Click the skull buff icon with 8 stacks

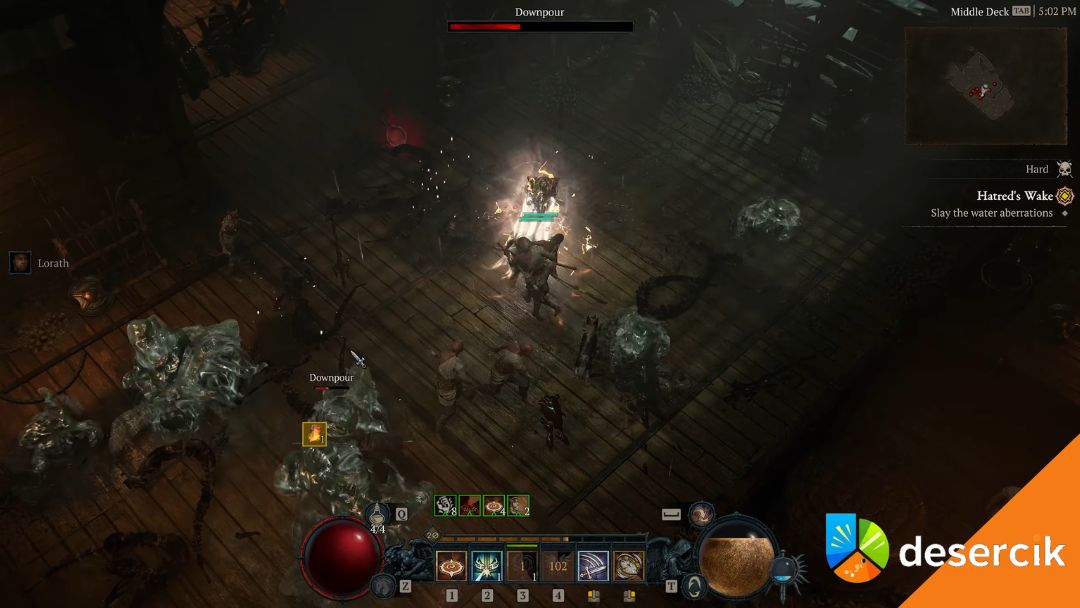tap(445, 506)
